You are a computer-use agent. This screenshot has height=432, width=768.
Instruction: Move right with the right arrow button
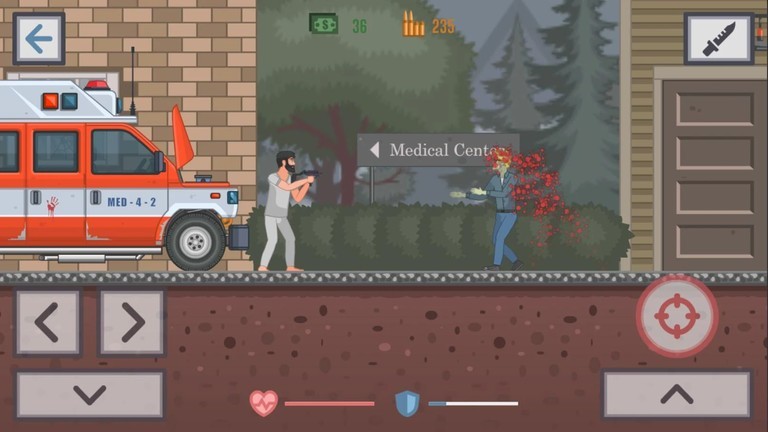pyautogui.click(x=131, y=322)
